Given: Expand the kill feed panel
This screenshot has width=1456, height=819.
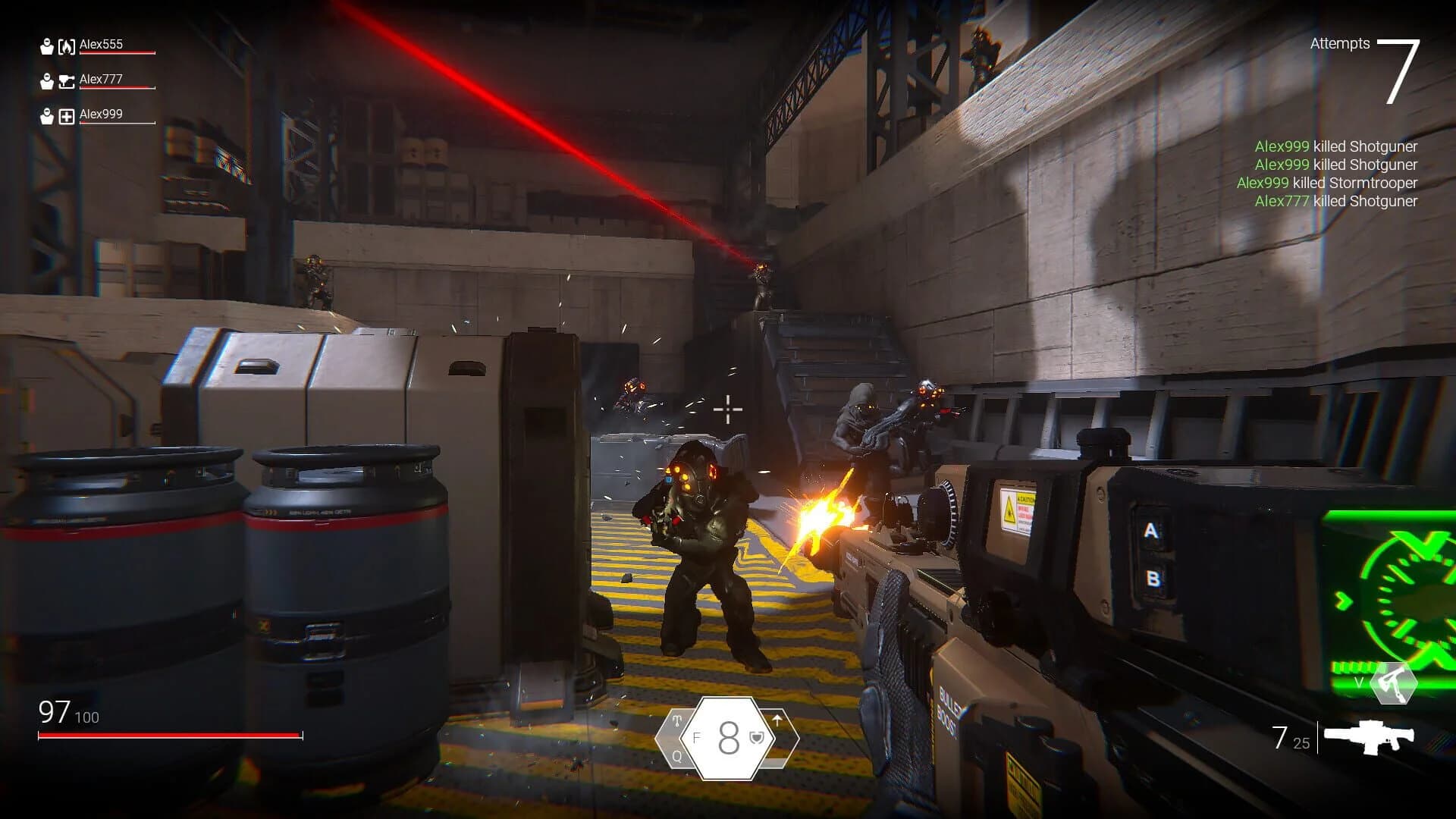Looking at the screenshot, I should 1336,173.
